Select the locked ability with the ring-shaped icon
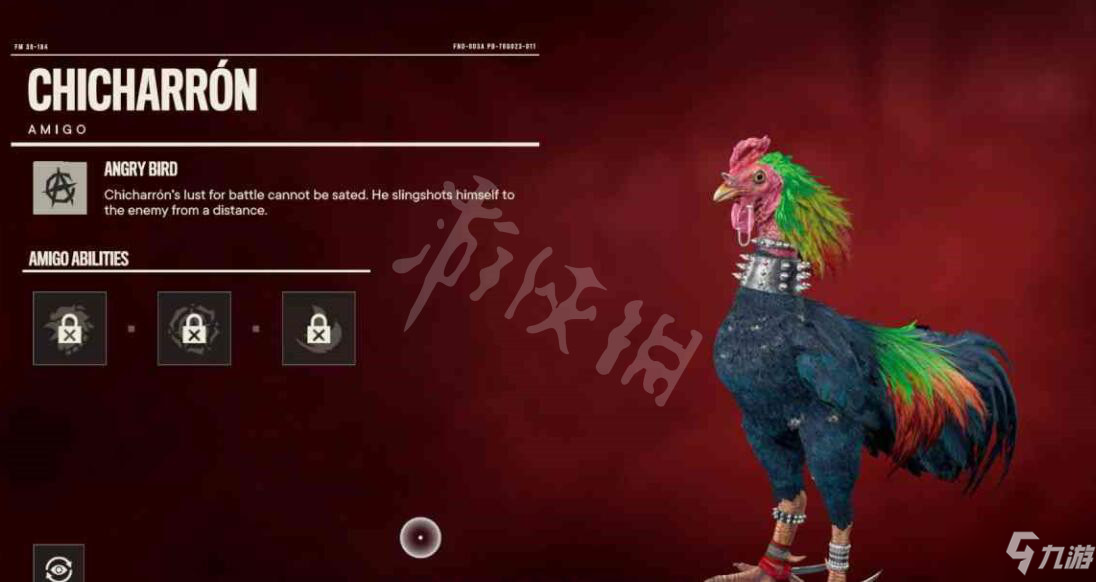The height and width of the screenshot is (582, 1096). tap(194, 328)
